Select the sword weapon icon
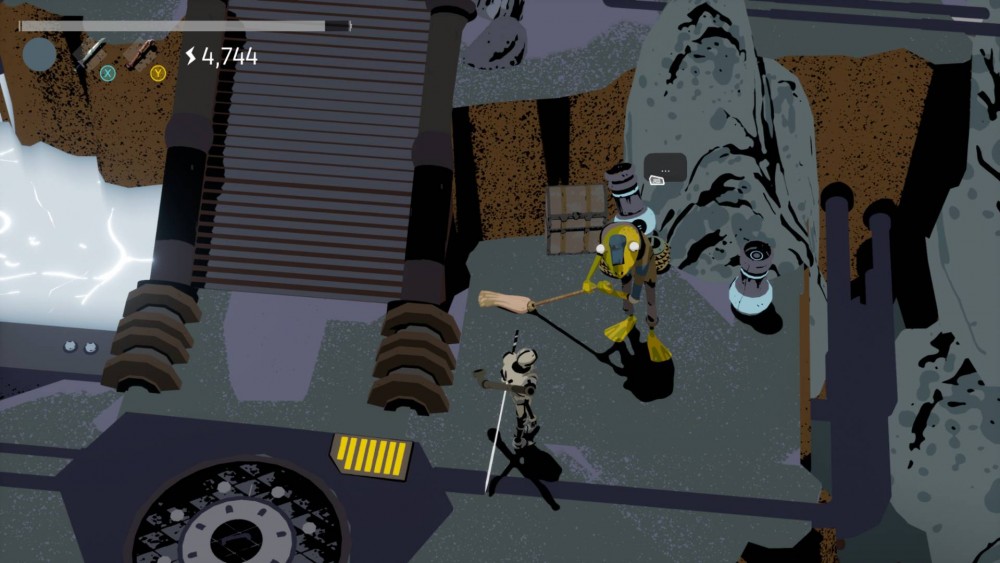This screenshot has width=1000, height=563. coord(91,50)
